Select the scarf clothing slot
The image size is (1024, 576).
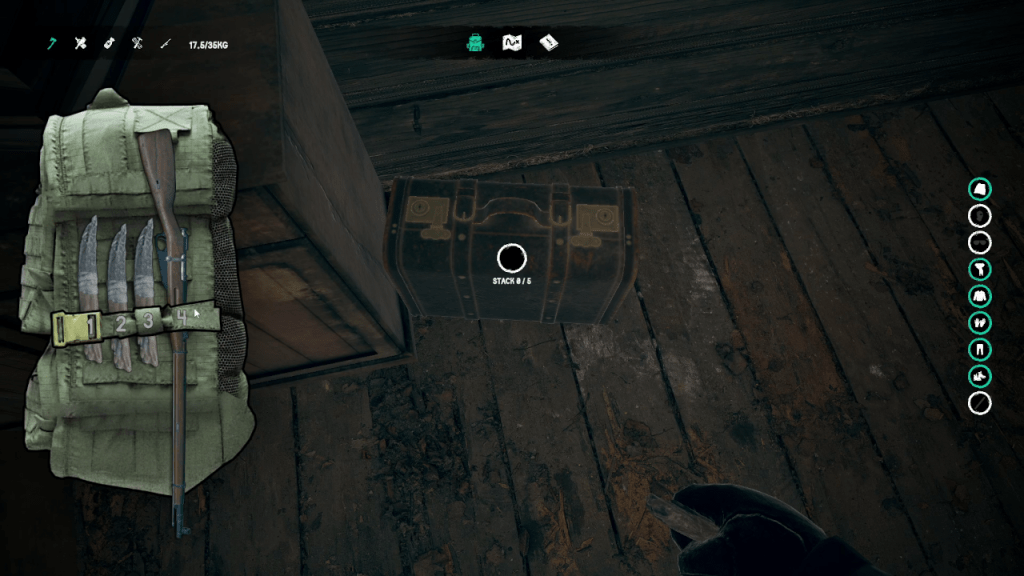click(x=980, y=269)
